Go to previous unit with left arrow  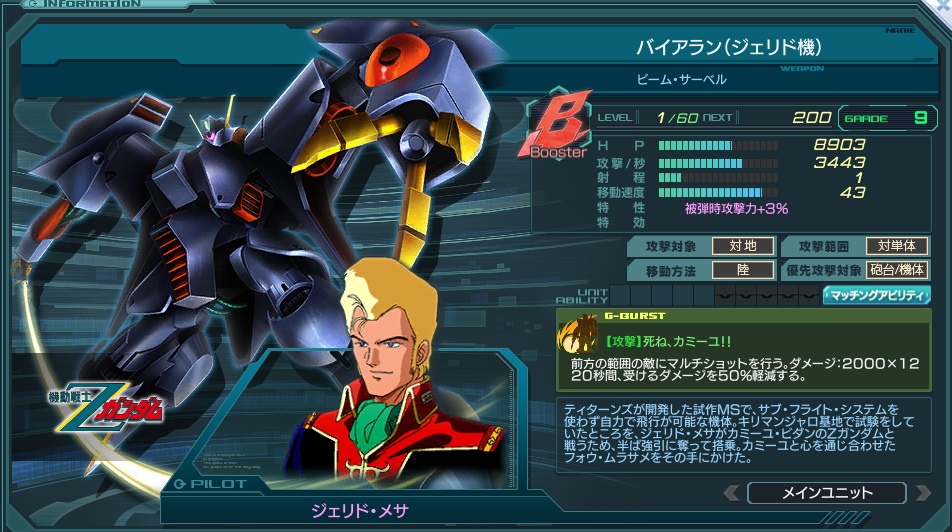[x=732, y=493]
